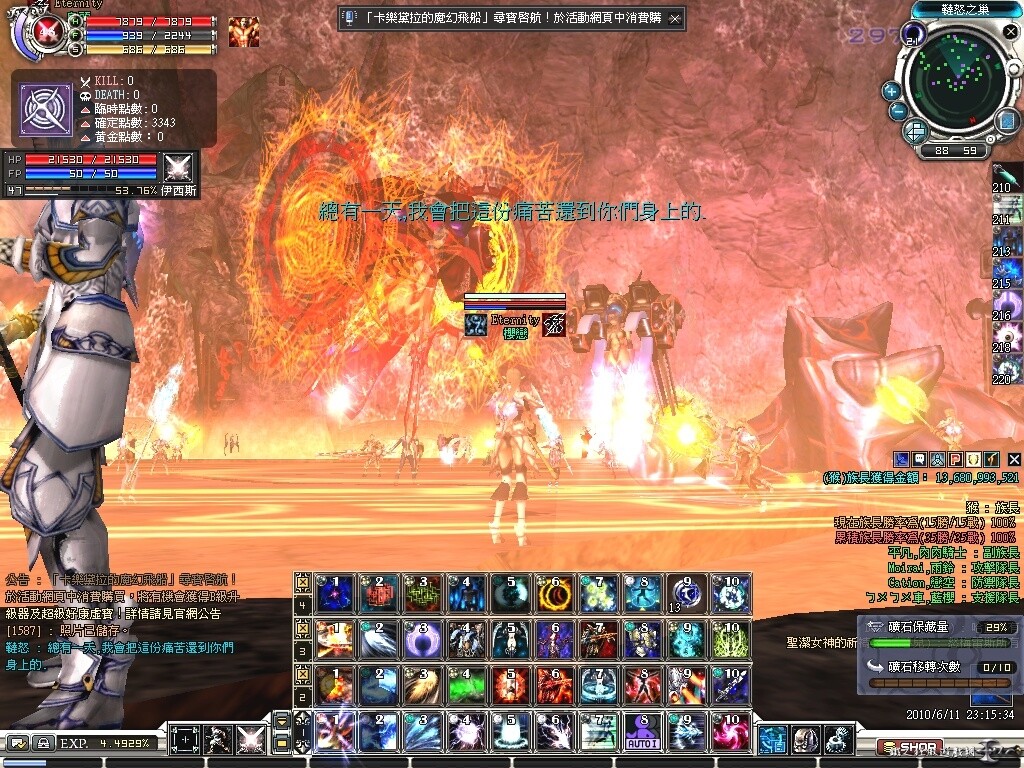
Task: Open the blue map button beside the minimap
Action: [1006, 121]
